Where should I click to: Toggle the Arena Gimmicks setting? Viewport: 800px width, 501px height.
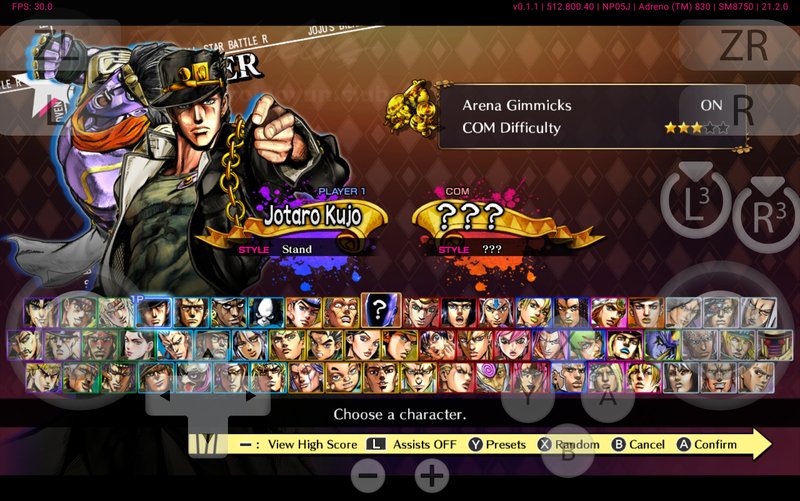[x=710, y=104]
